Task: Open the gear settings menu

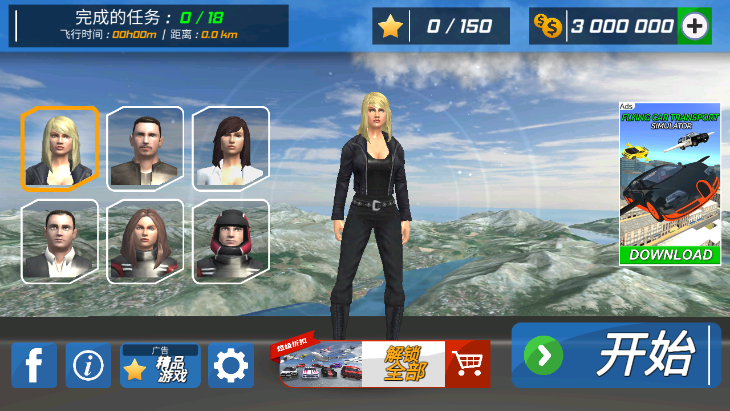Action: click(231, 366)
